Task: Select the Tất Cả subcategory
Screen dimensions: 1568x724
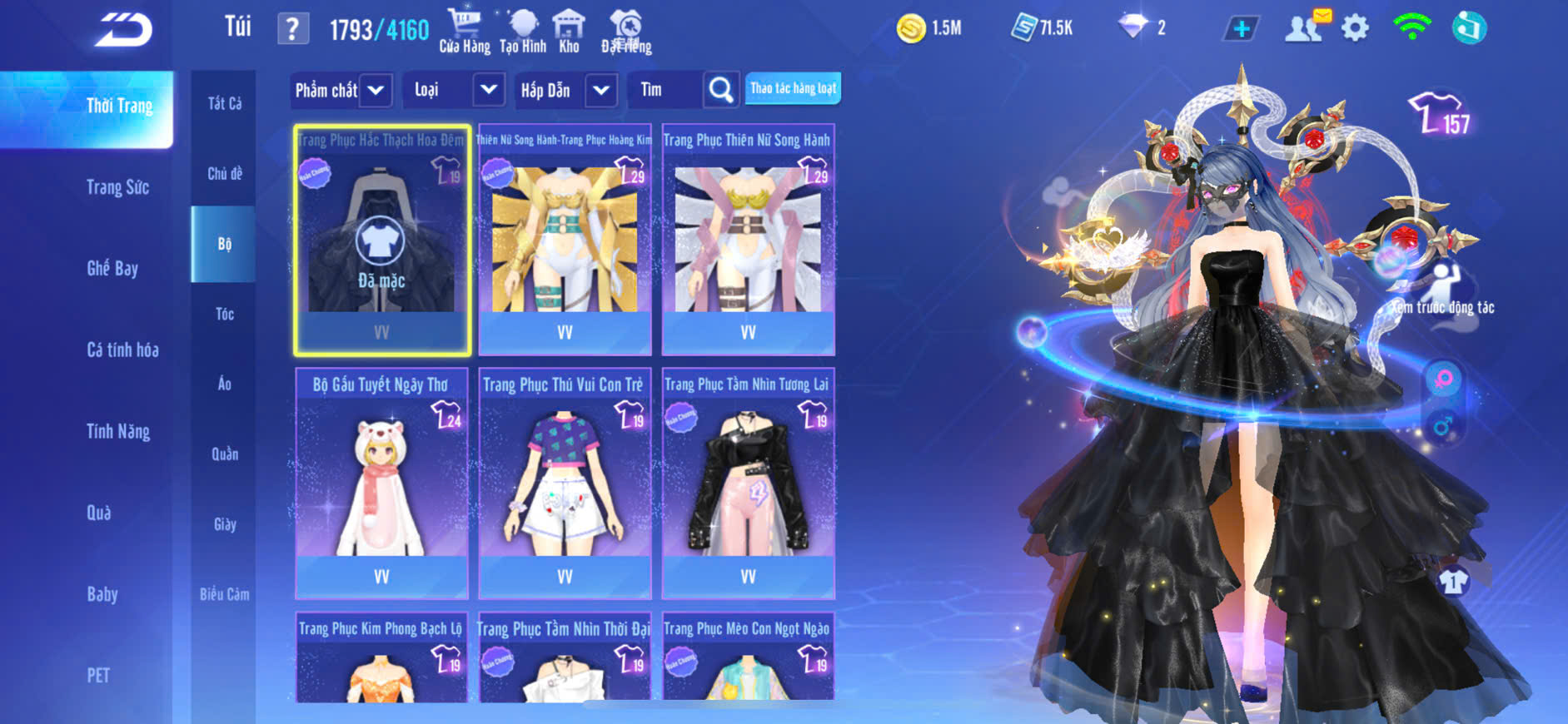Action: (x=225, y=103)
